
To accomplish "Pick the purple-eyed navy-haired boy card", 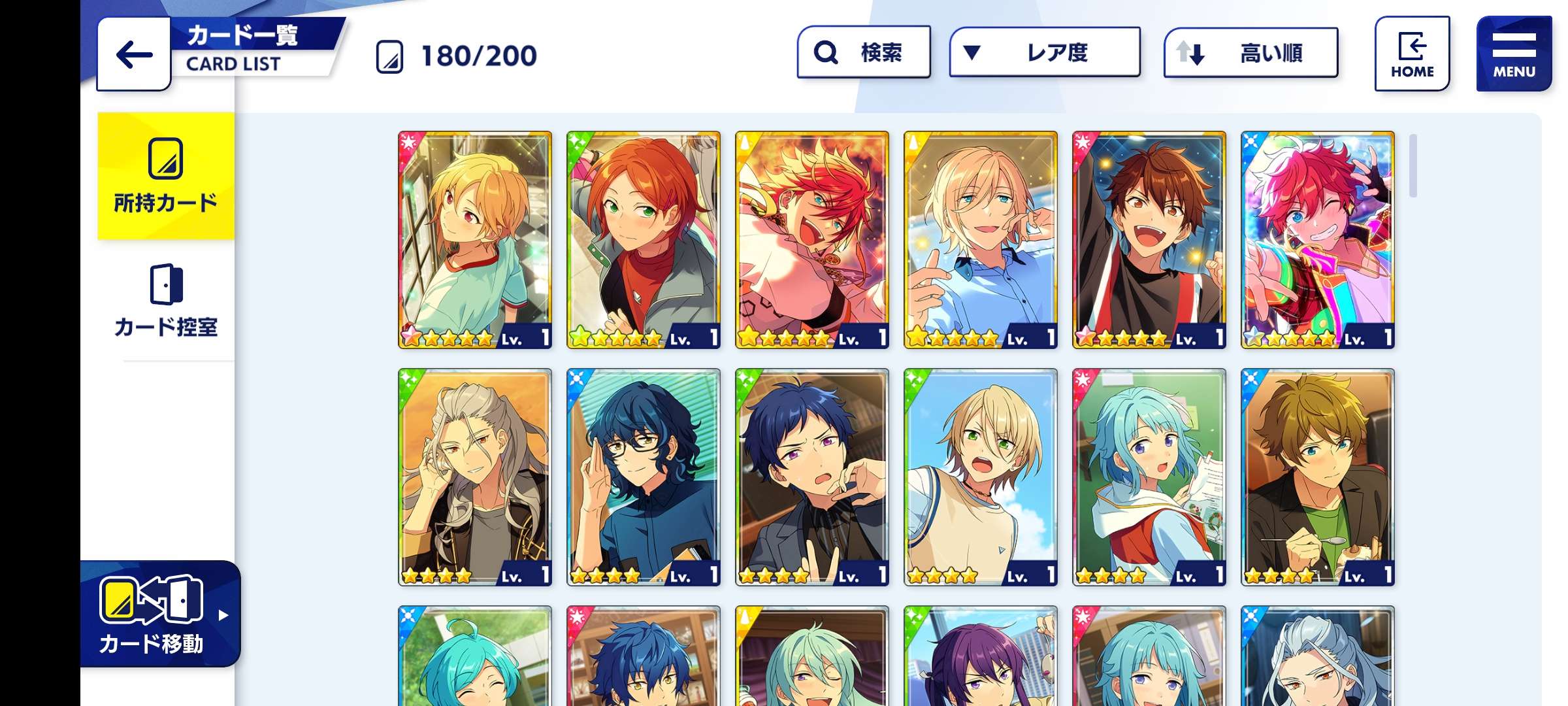I will click(812, 477).
